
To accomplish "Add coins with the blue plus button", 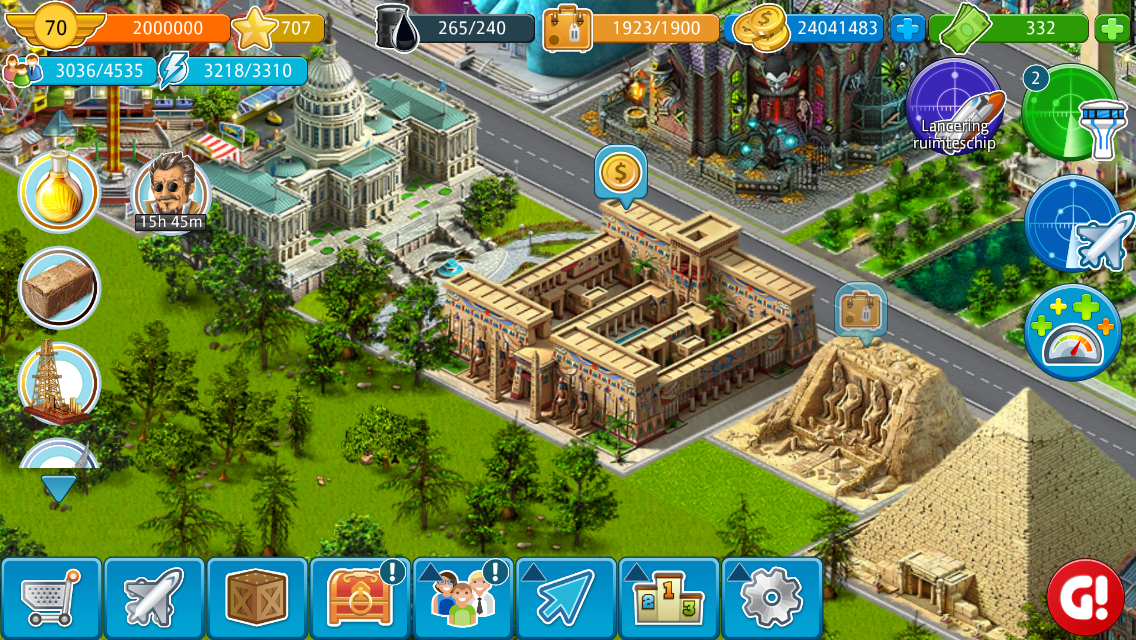I will pyautogui.click(x=908, y=29).
